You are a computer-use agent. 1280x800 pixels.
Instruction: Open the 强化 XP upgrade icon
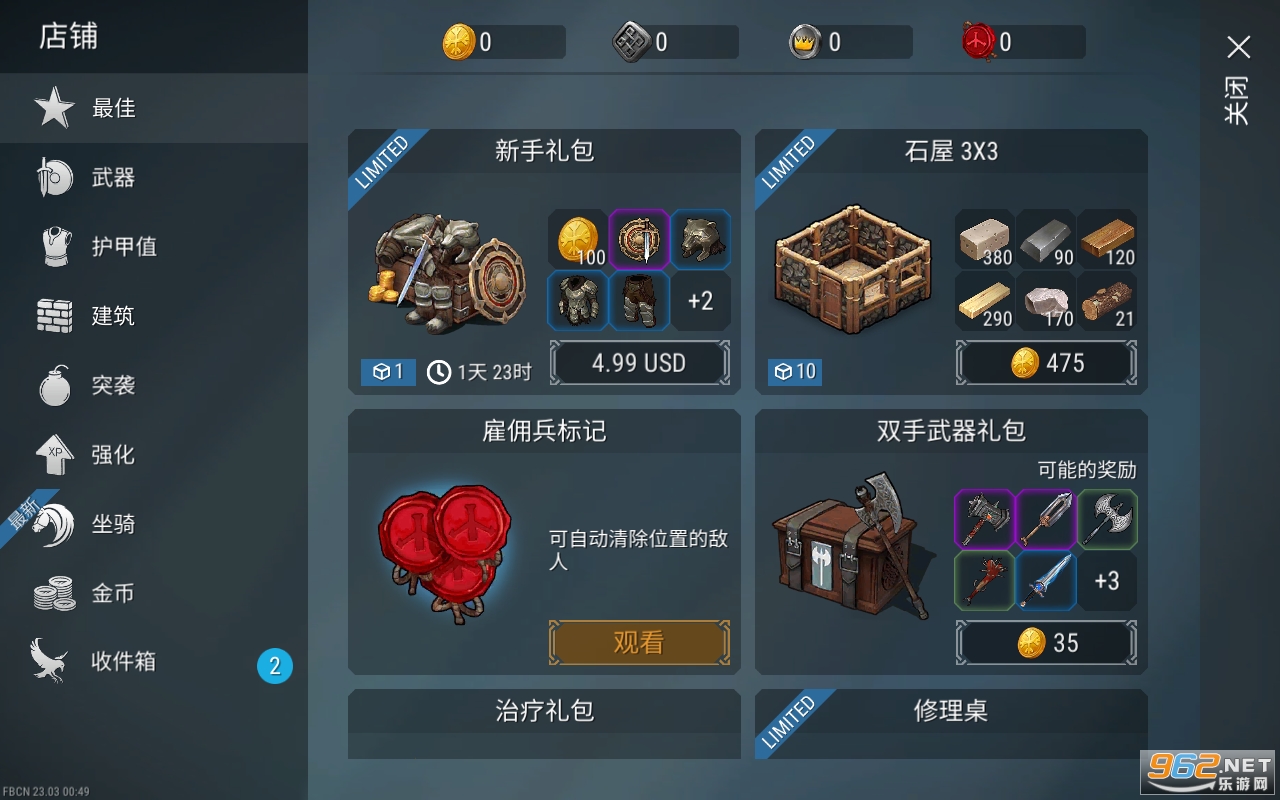pyautogui.click(x=55, y=454)
